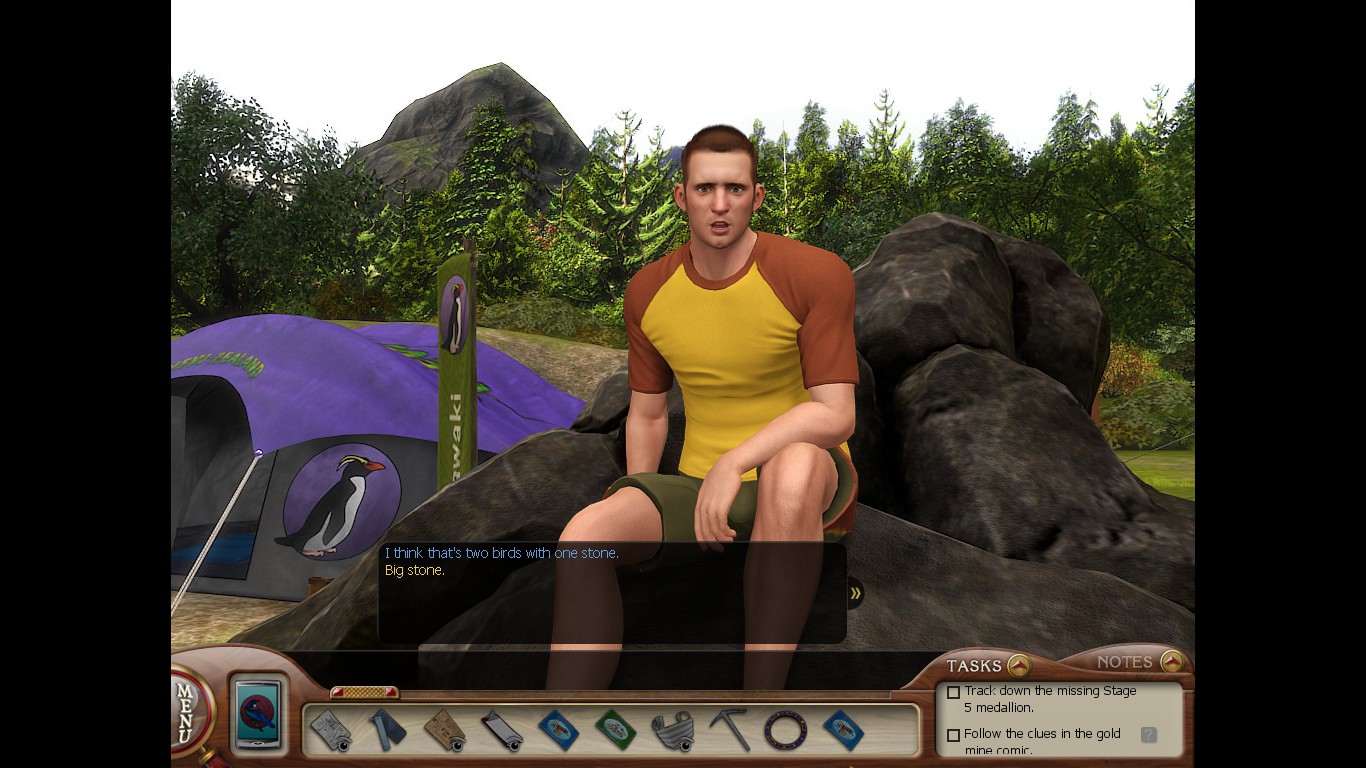Choose the grey rolled tube inventory item
Screen dimensions: 1366x768
tap(501, 730)
